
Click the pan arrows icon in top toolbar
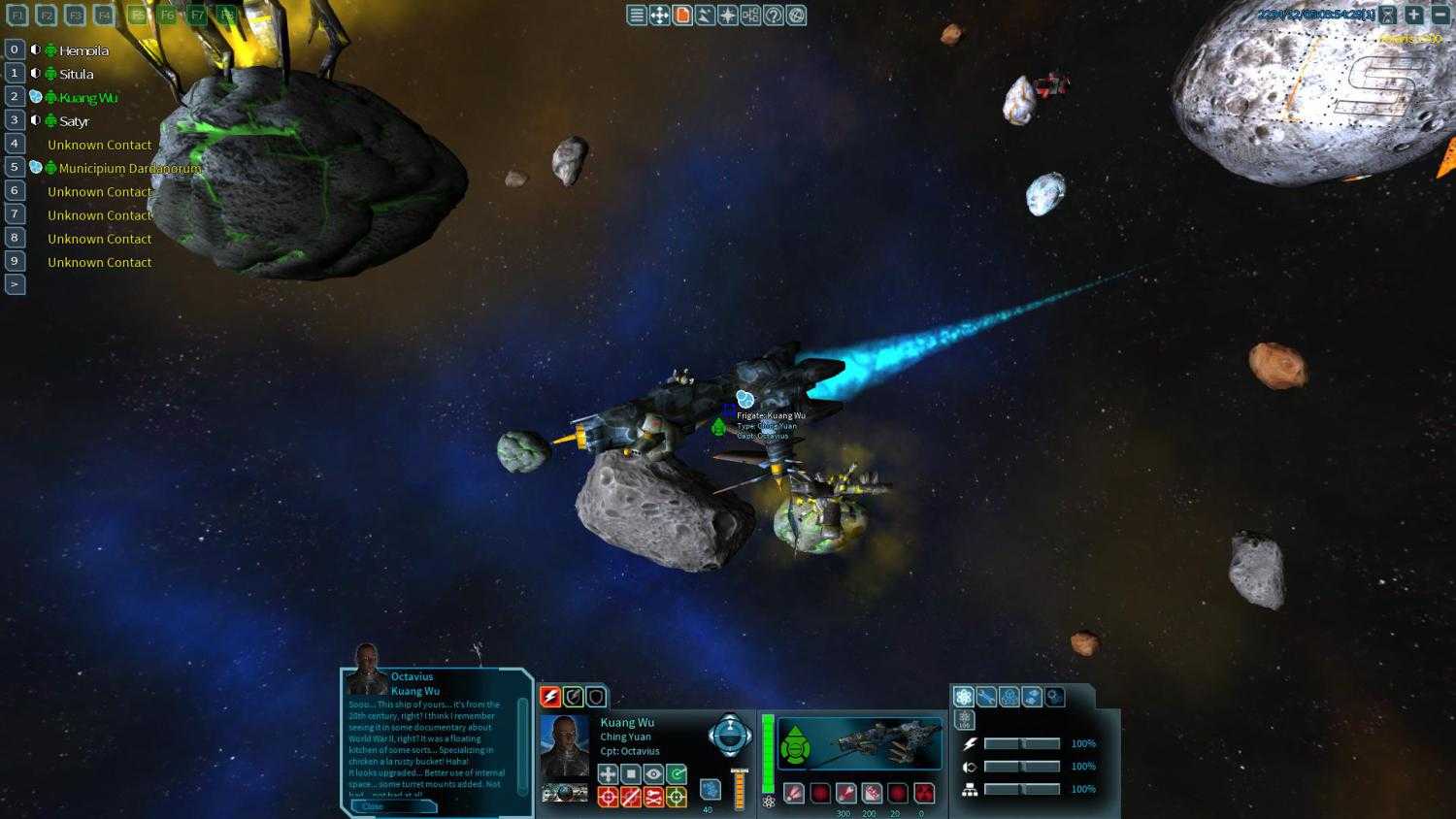click(659, 15)
